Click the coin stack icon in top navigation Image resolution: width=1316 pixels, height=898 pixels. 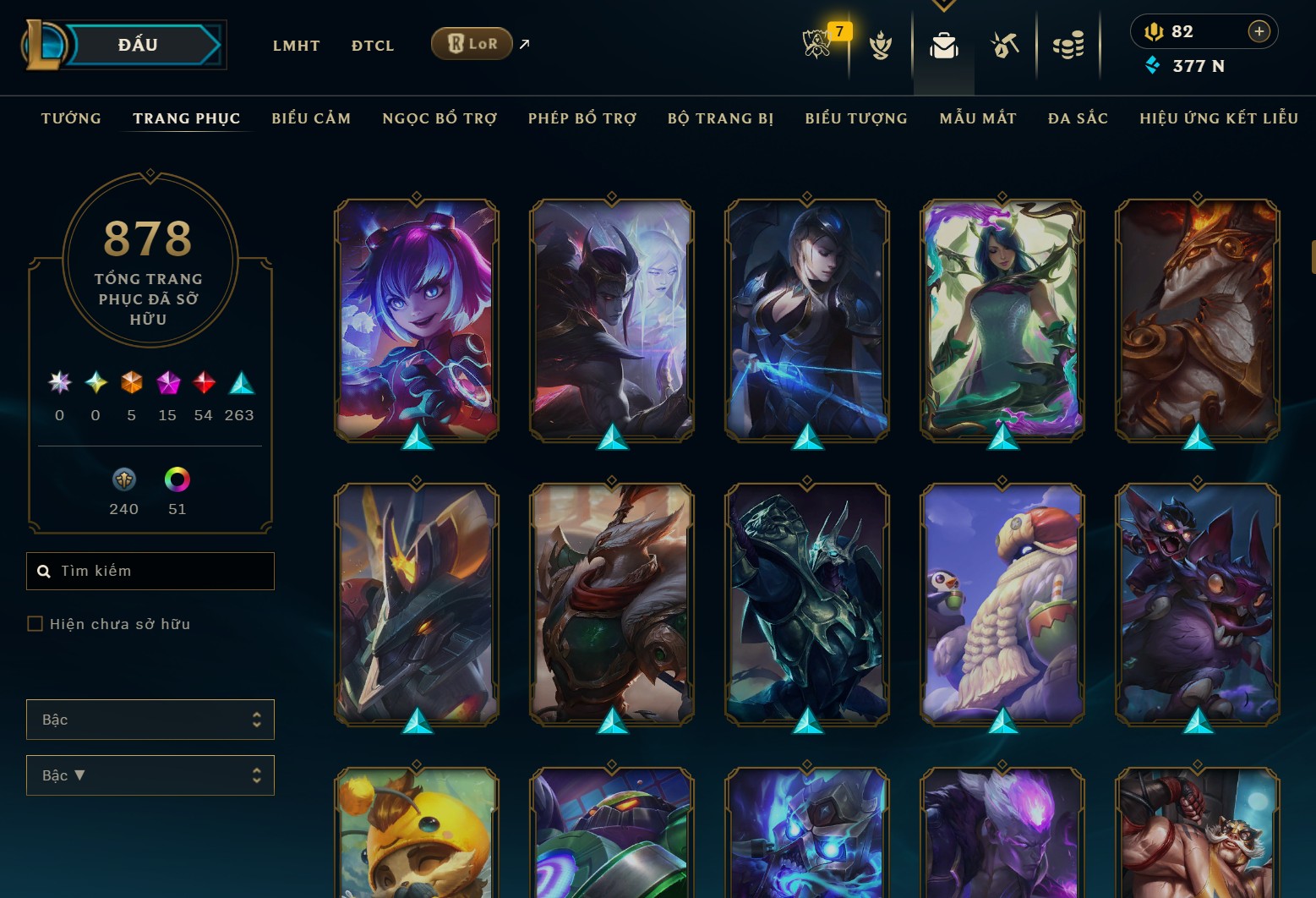coord(1068,47)
